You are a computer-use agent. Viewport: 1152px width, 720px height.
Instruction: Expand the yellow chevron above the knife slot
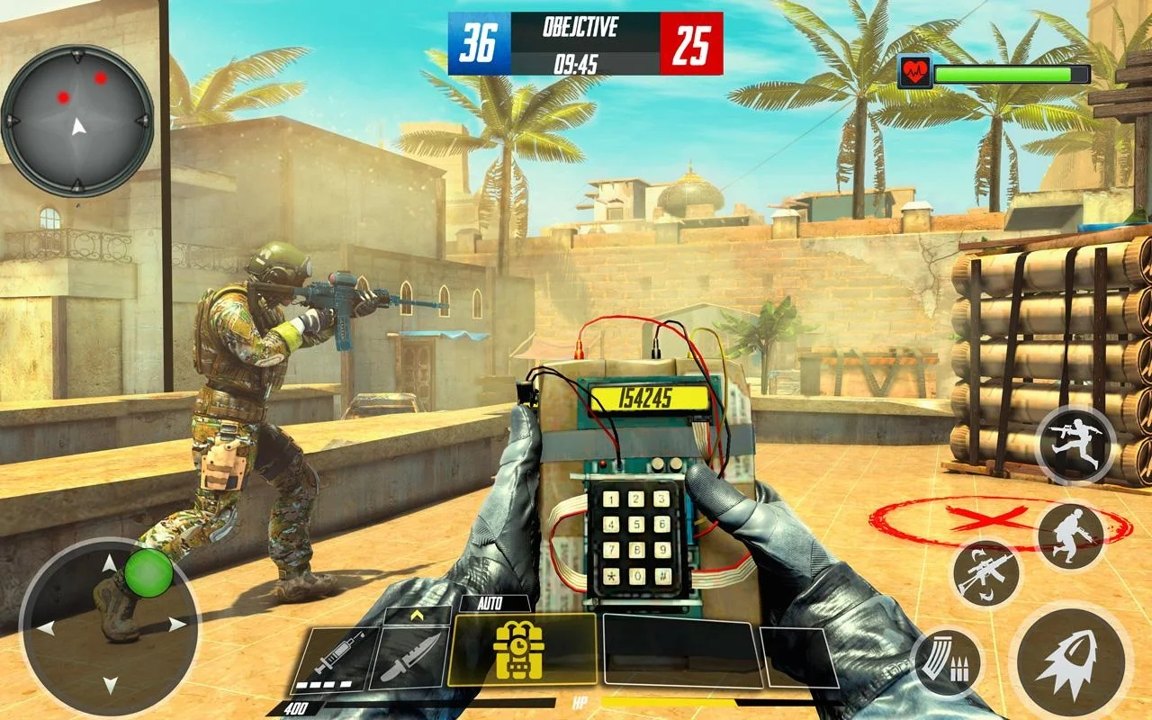[x=417, y=615]
